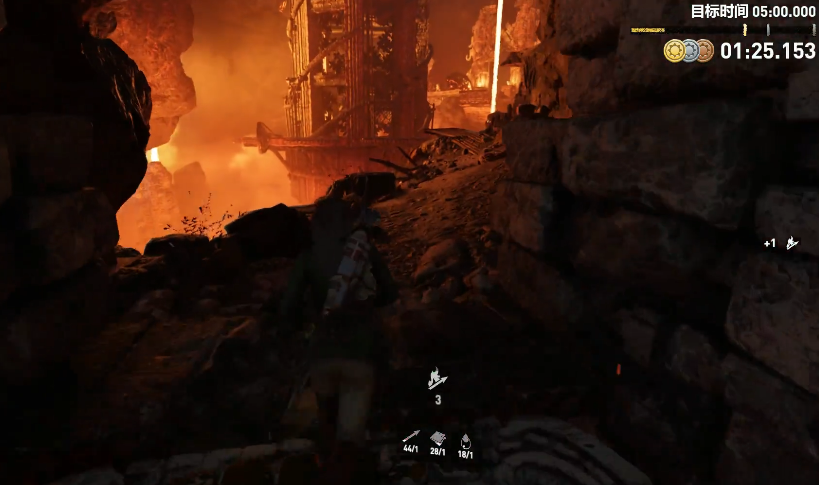819x485 pixels.
Task: Click the silver medal icon
Action: coord(689,50)
